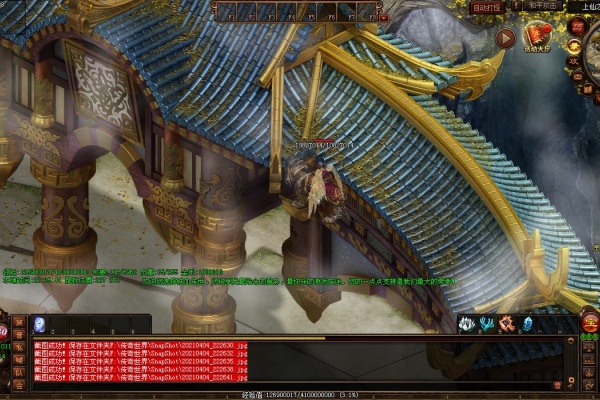Viewport: 600px width, 400px height.
Task: Select the 会 guild chat channel
Action: click(19, 385)
